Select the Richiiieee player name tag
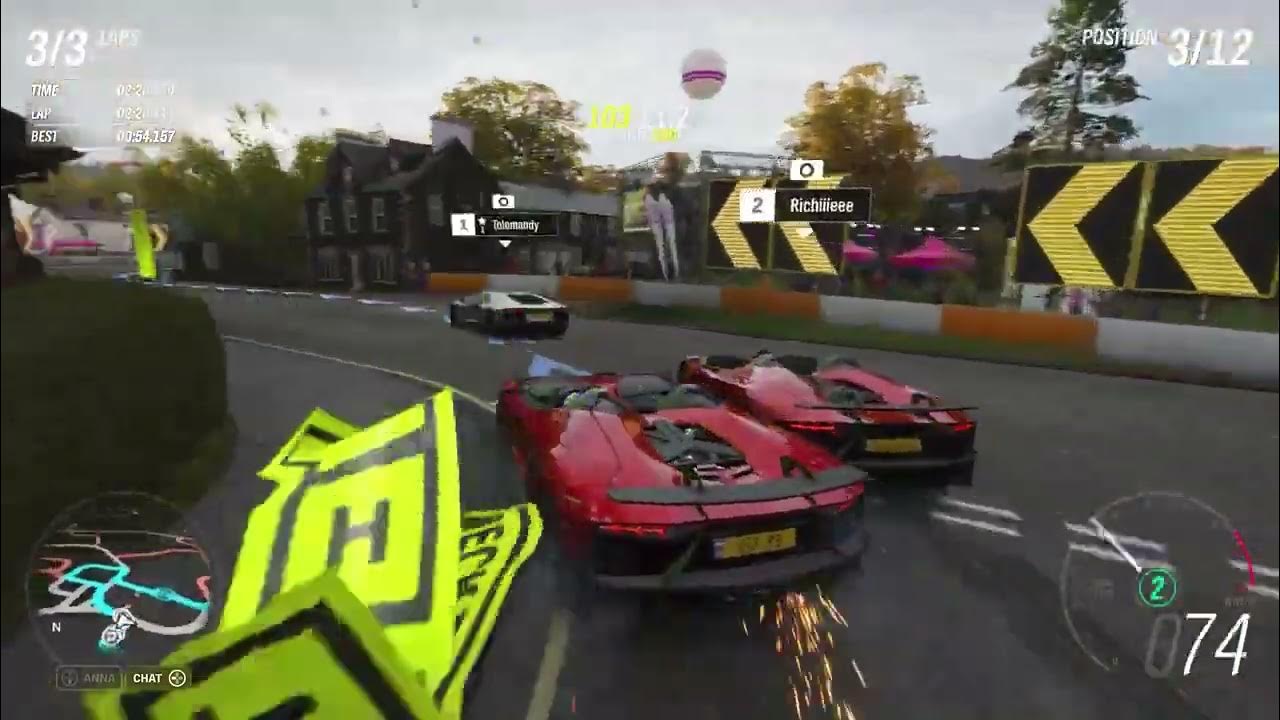Screen dimensions: 1280x720 click(x=805, y=206)
